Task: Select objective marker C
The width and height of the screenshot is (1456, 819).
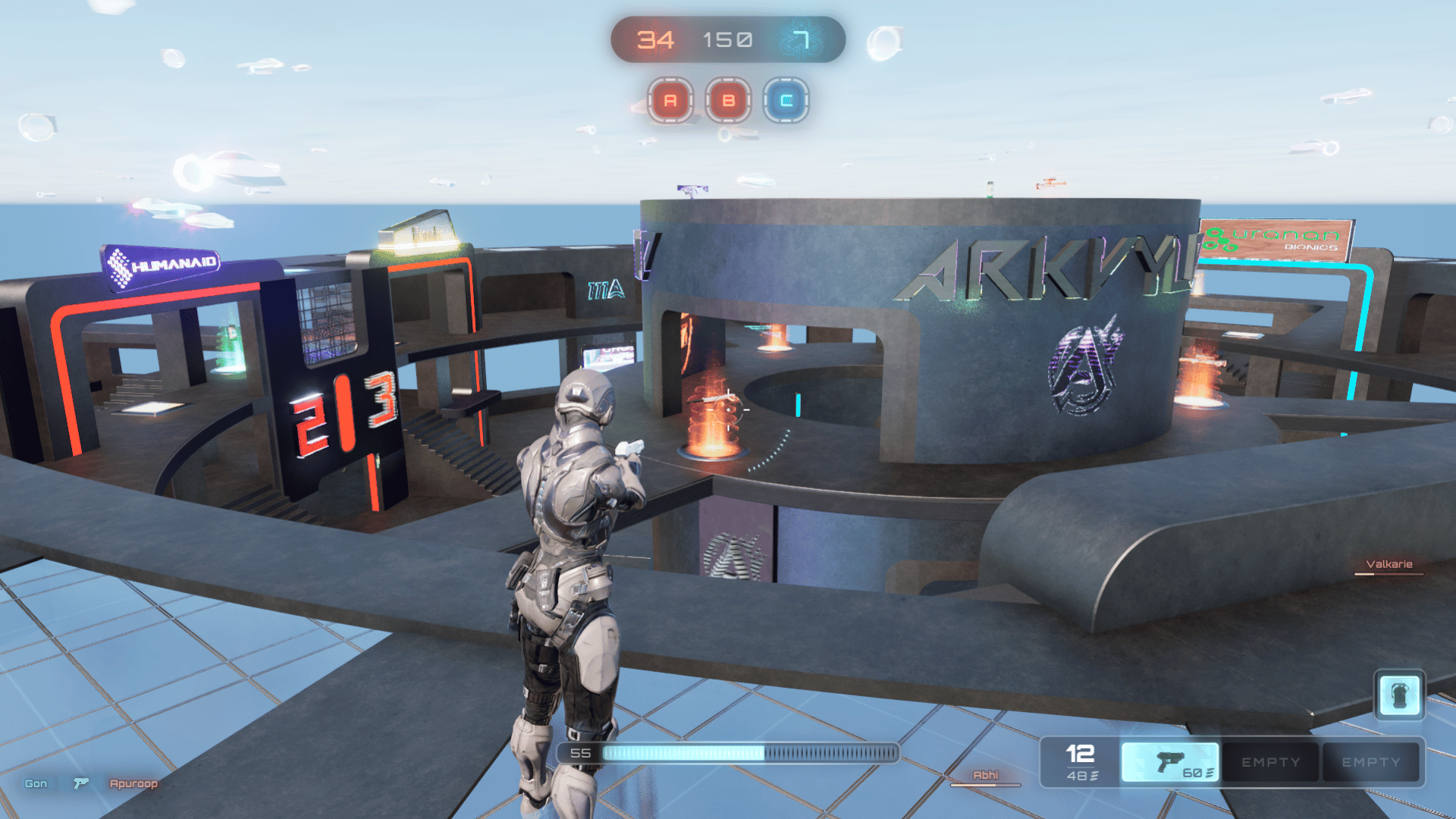Action: coord(786,102)
